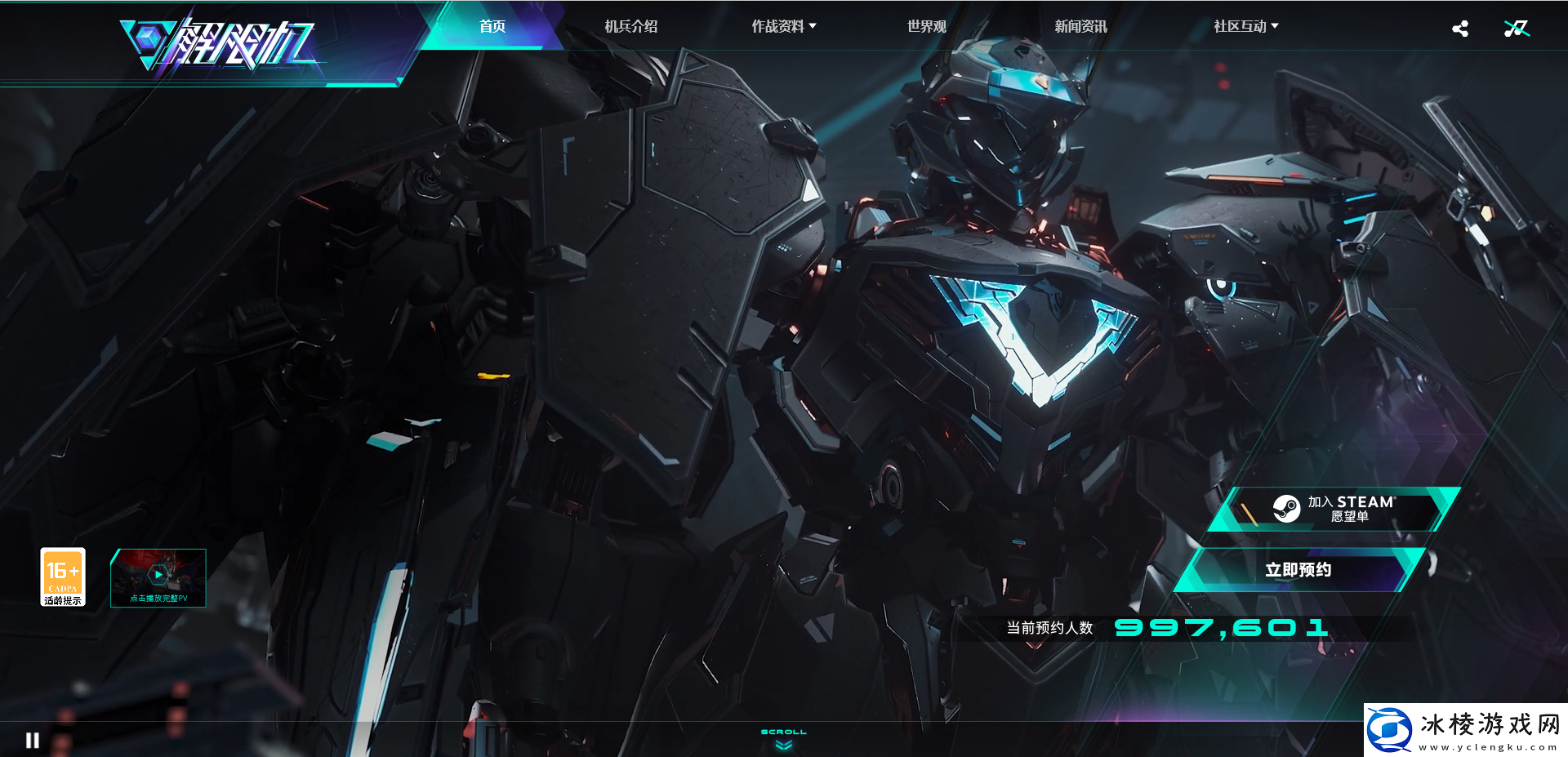
Task: Open the 机兵介绍 page
Action: [630, 26]
